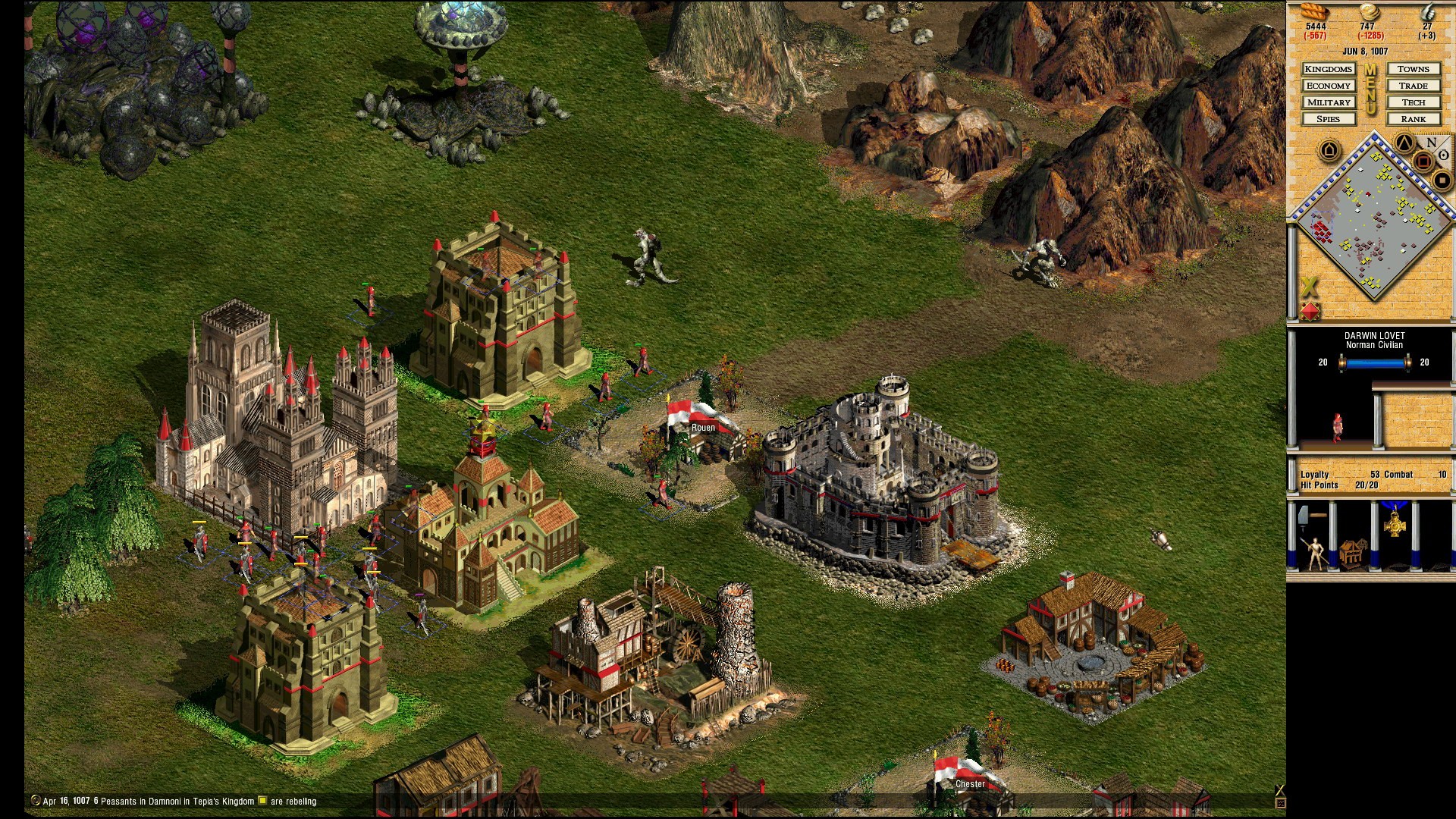Click the N compass direction marker
Image resolution: width=1456 pixels, height=819 pixels.
point(1430,142)
